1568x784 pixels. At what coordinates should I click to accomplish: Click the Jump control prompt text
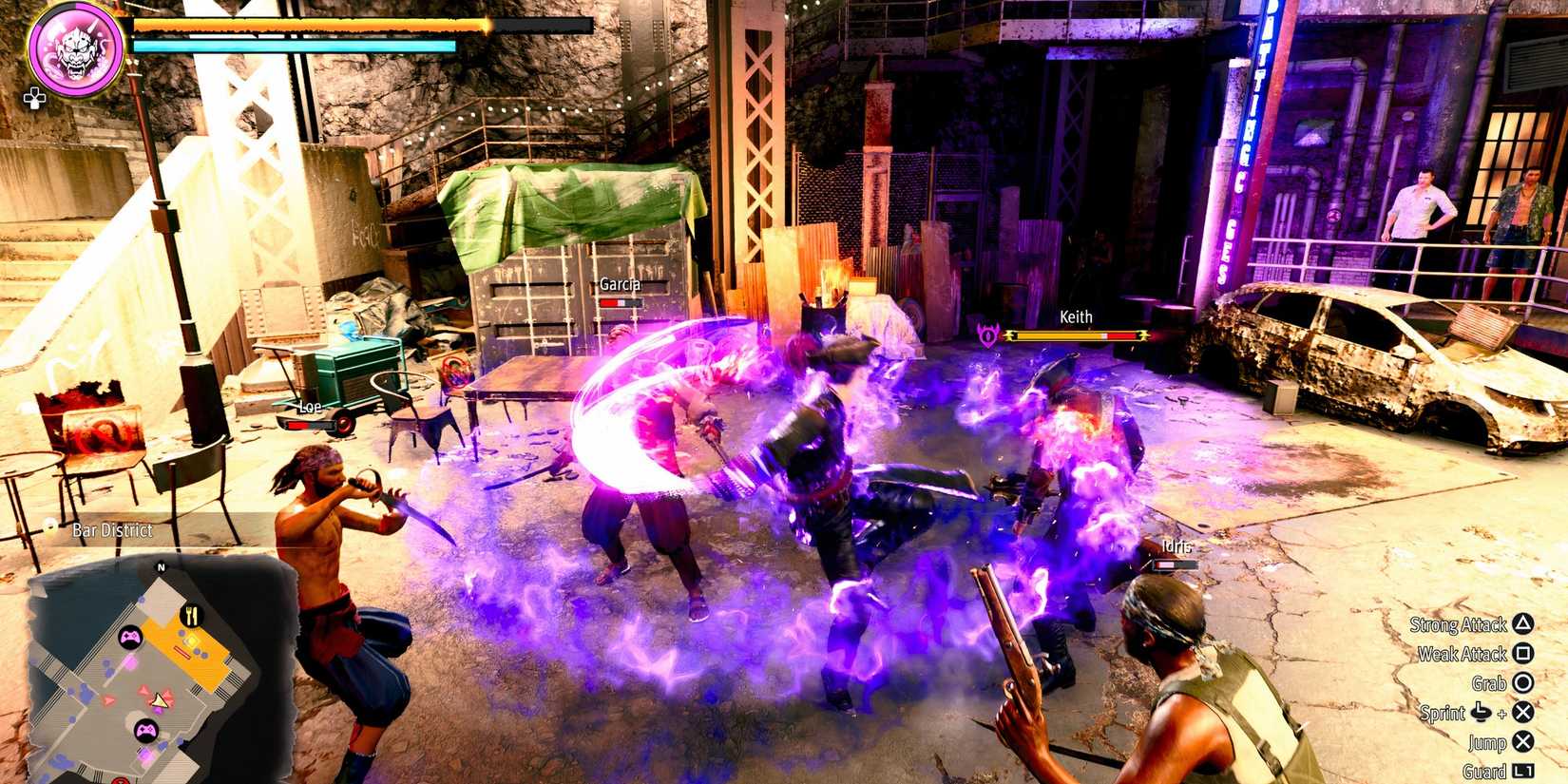pos(1487,742)
